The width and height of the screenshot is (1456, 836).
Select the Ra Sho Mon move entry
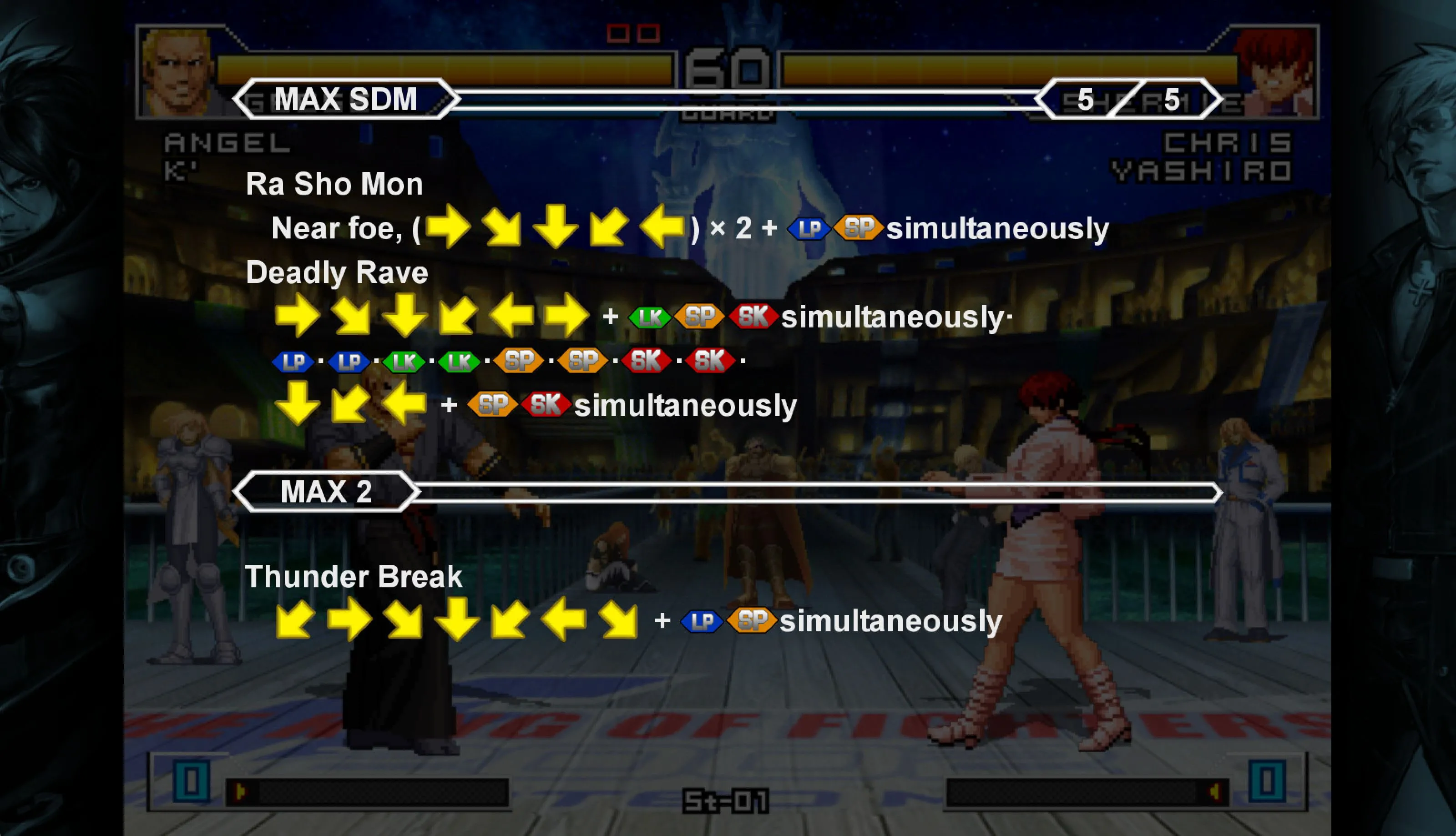[334, 184]
